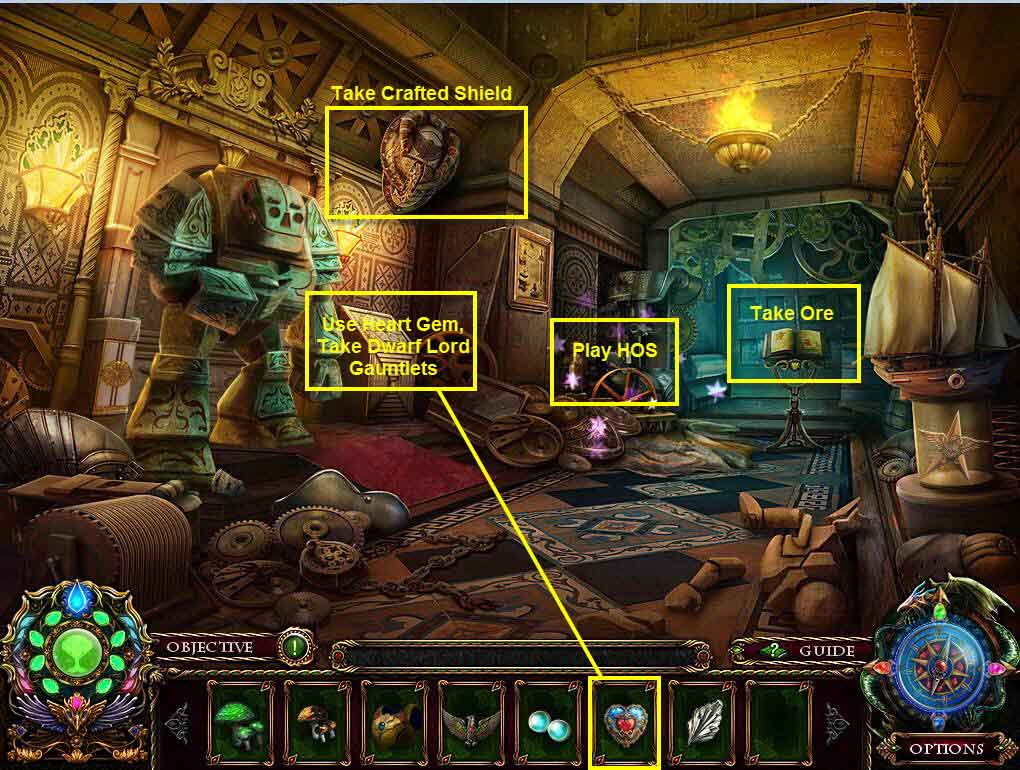Select the eagle emblem inventory item

tap(470, 720)
